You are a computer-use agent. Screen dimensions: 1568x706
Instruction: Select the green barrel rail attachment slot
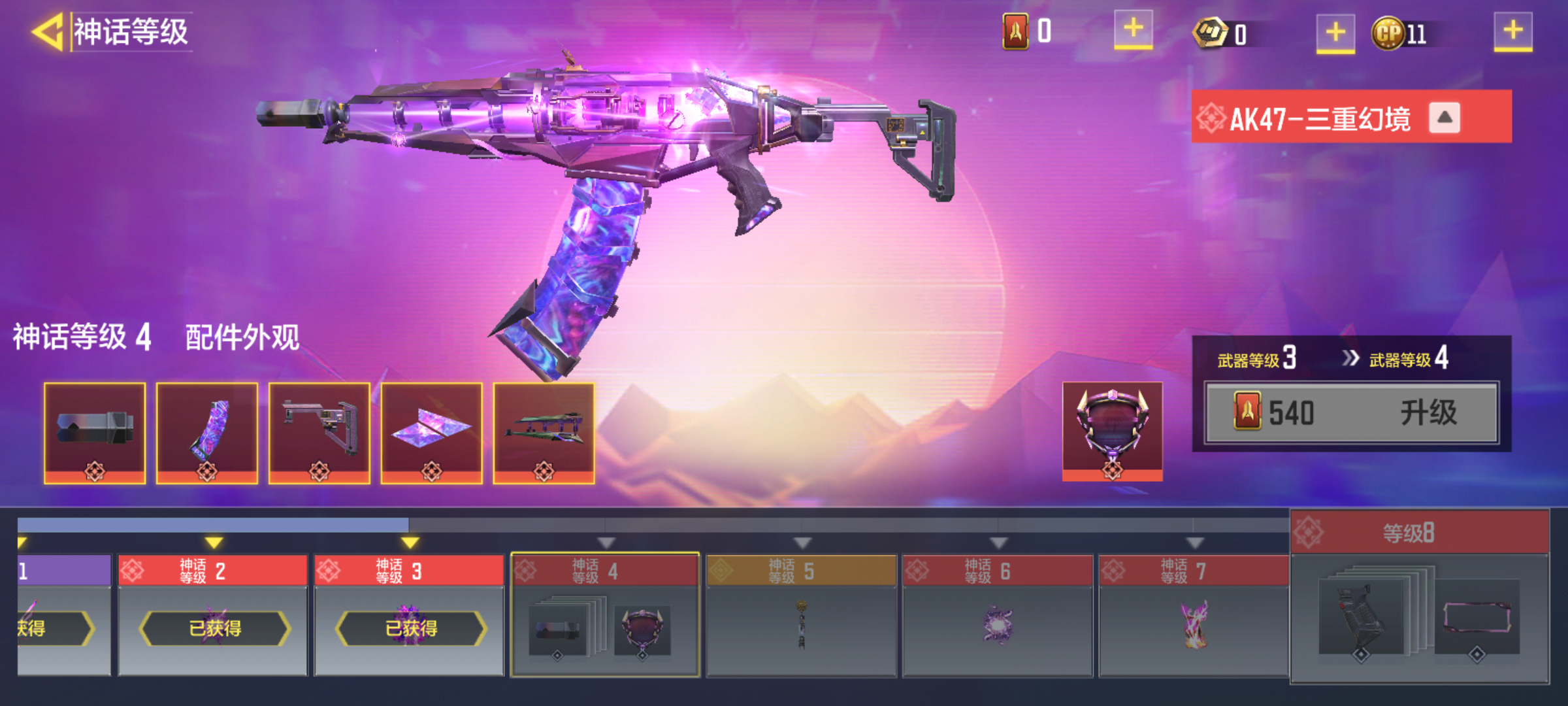point(544,433)
